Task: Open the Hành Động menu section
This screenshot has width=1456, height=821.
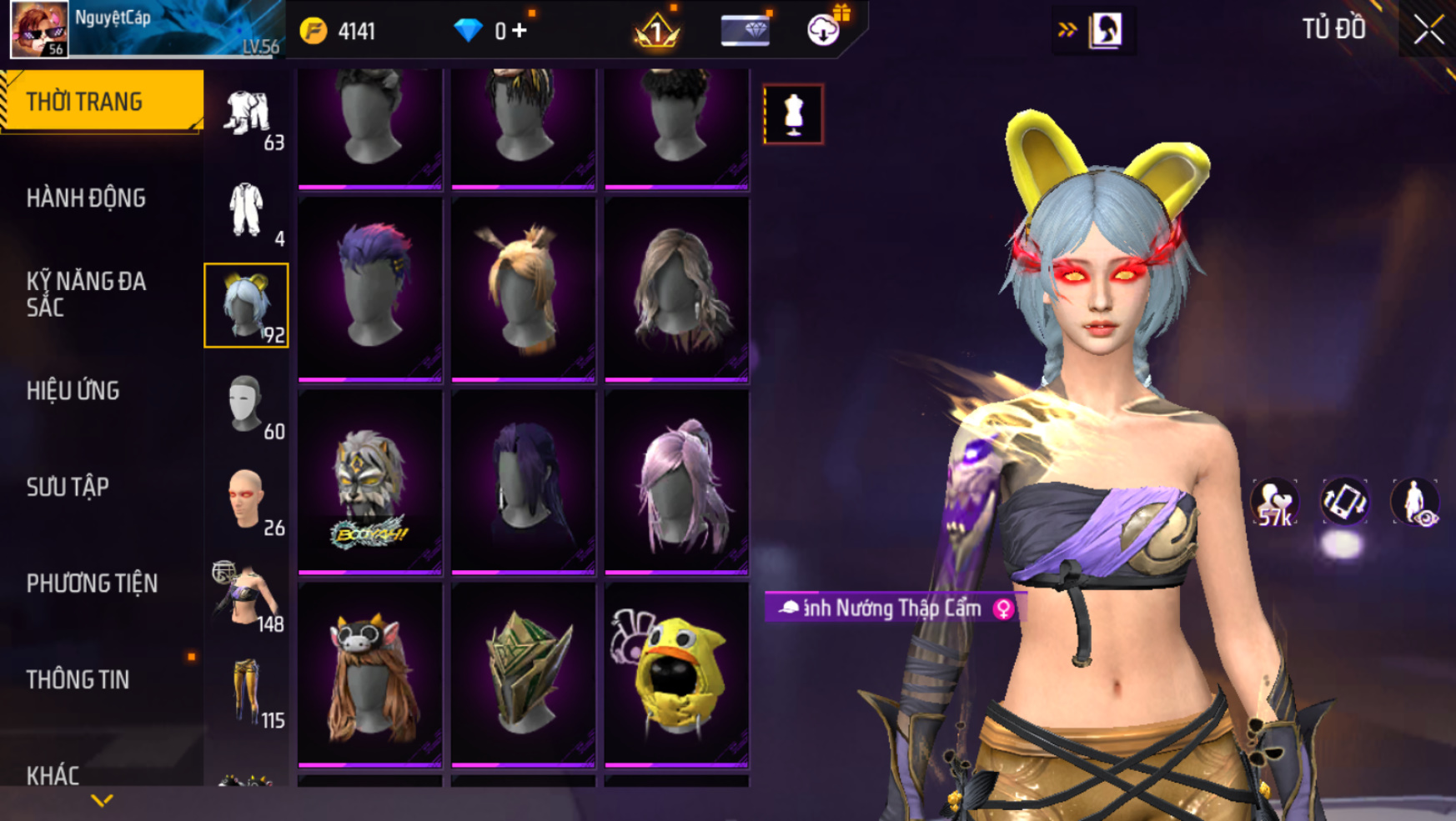Action: tap(86, 198)
